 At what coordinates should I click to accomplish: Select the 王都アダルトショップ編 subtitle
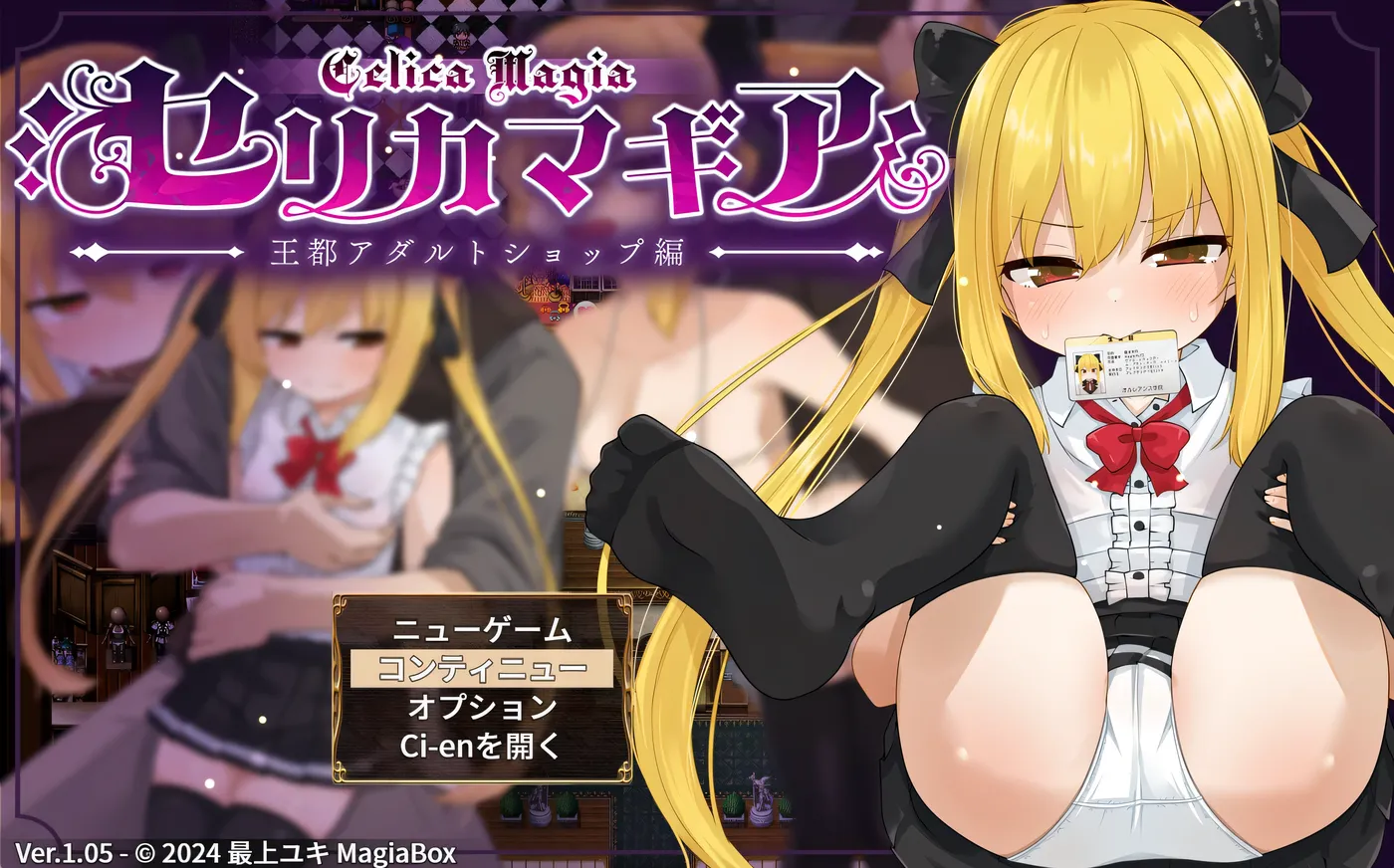pyautogui.click(x=478, y=251)
